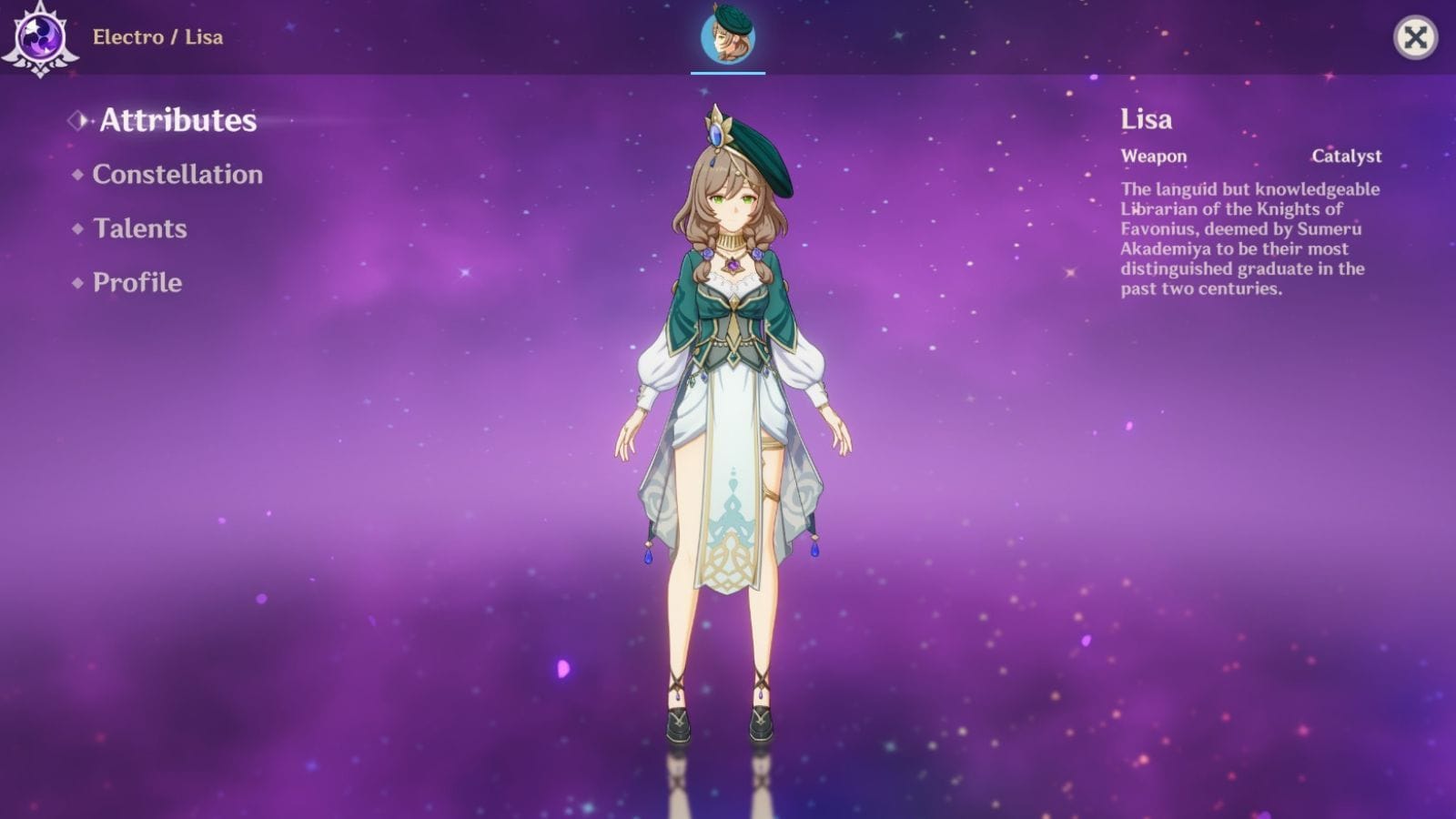
Task: Click the Catalyst weapon type label
Action: pyautogui.click(x=1346, y=156)
